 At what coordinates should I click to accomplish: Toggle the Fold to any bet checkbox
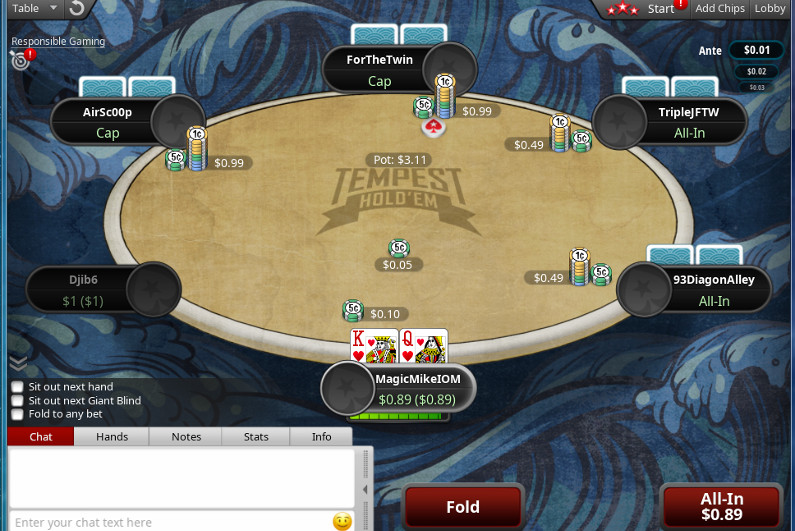17,414
